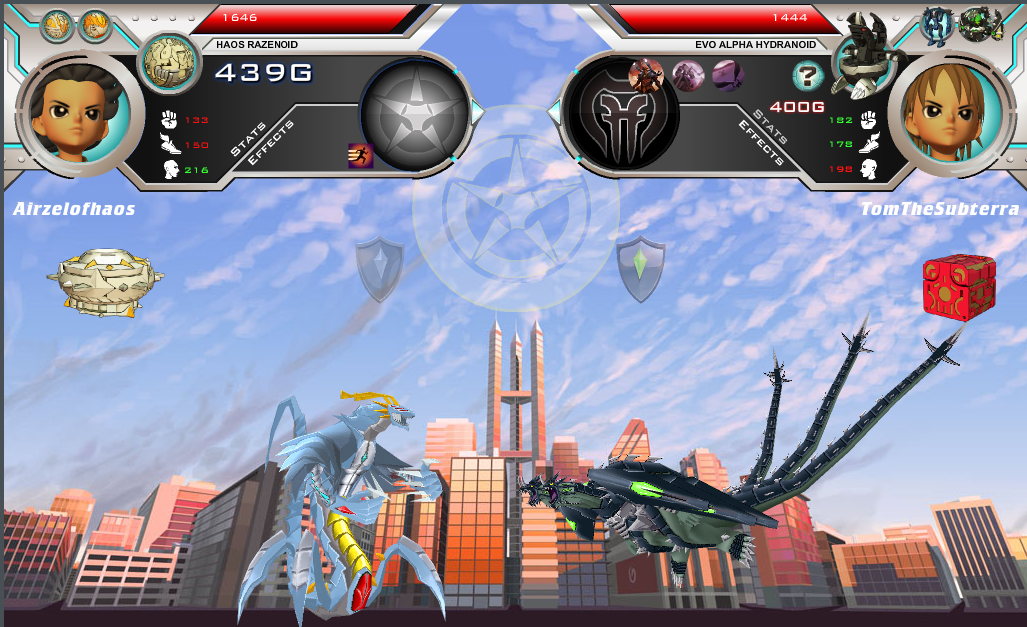Select the green-and-black reserve Bakugan icon
This screenshot has width=1027, height=627.
pos(980,22)
